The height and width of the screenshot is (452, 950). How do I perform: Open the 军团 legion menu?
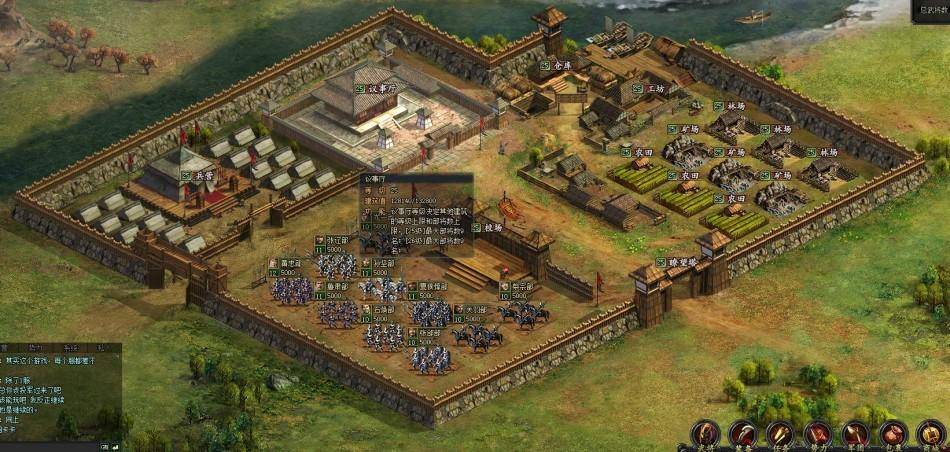coord(855,434)
